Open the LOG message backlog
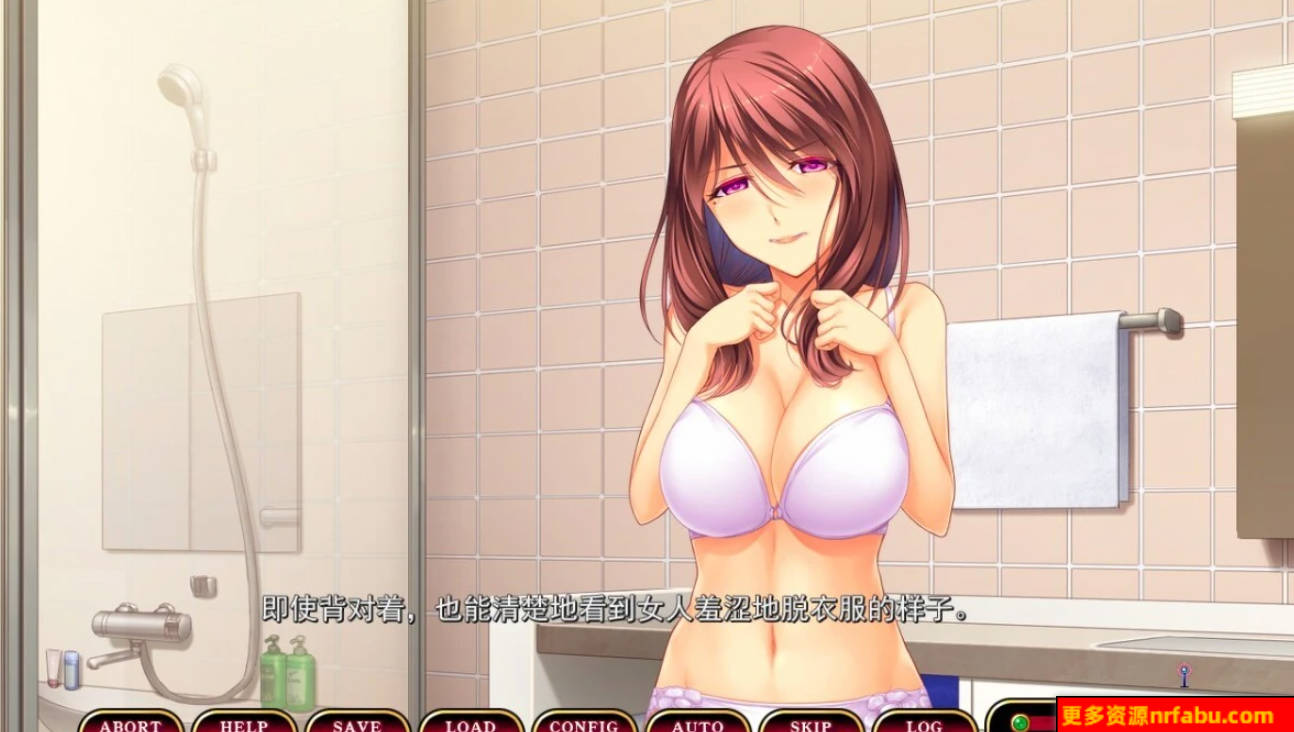This screenshot has height=732, width=1294. coord(923,724)
